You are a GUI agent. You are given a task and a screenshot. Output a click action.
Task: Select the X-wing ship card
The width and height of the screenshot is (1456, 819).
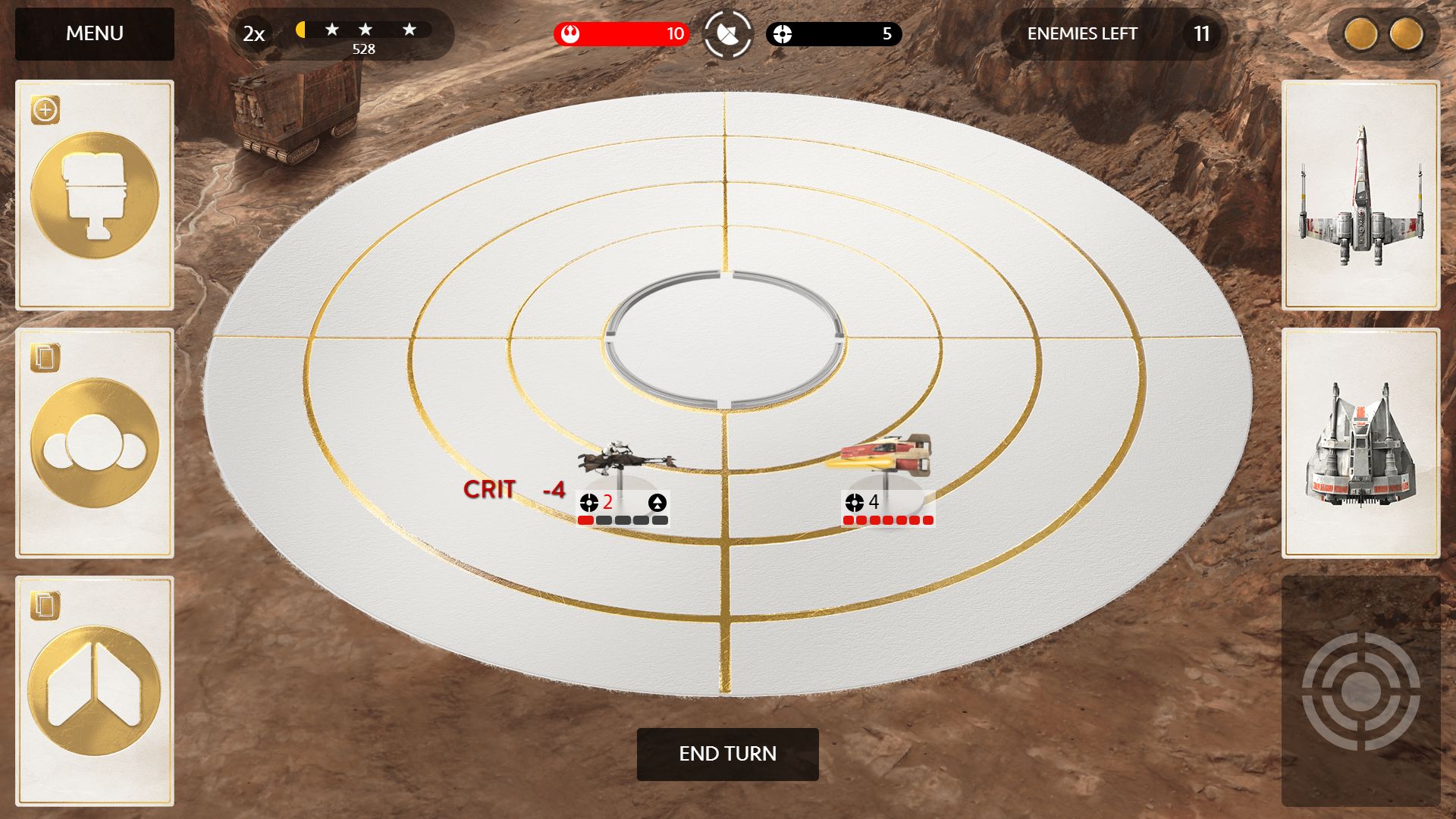pos(1360,196)
